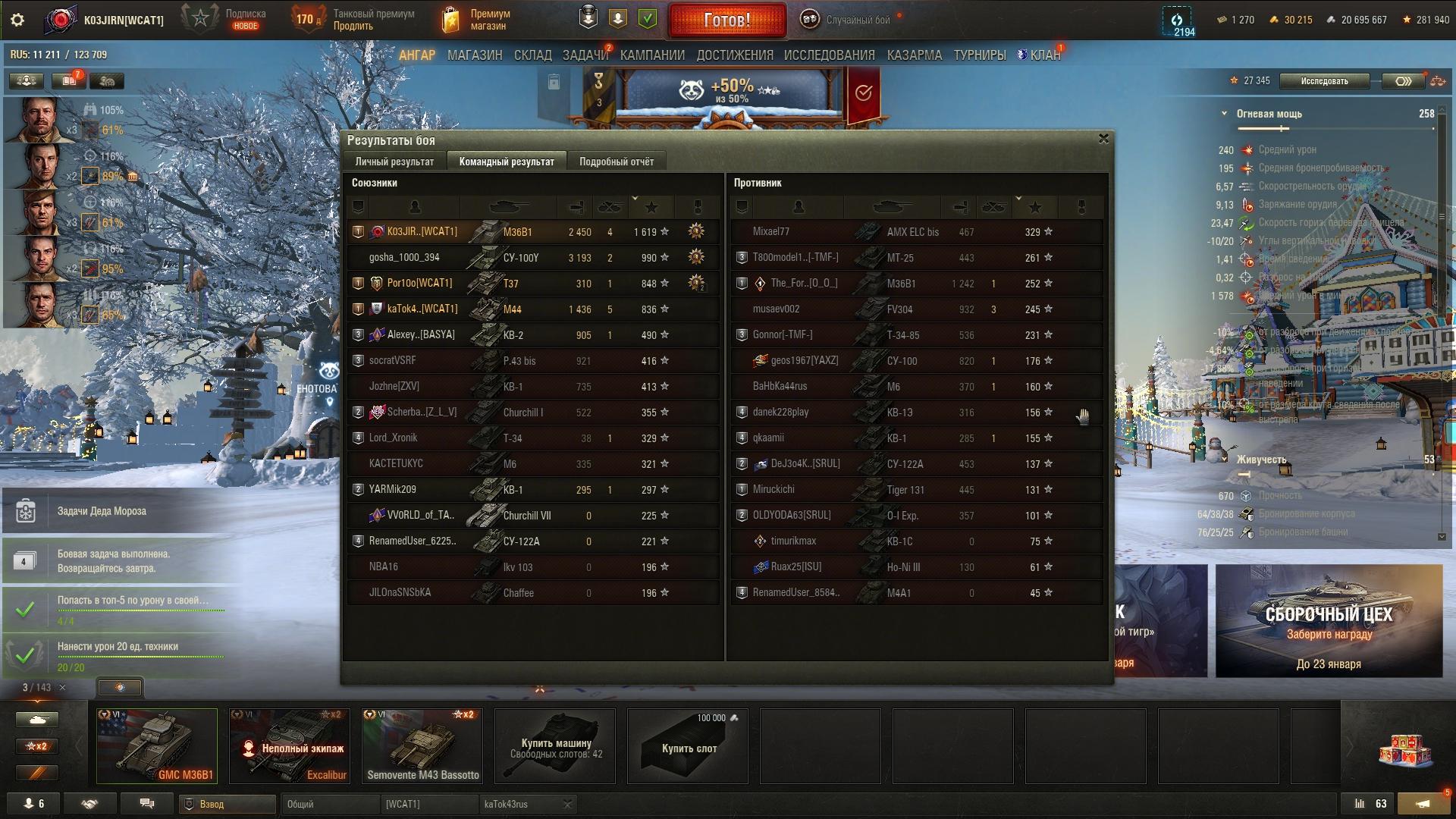Go to the СКЛАД section
The height and width of the screenshot is (819, 1456).
(532, 55)
